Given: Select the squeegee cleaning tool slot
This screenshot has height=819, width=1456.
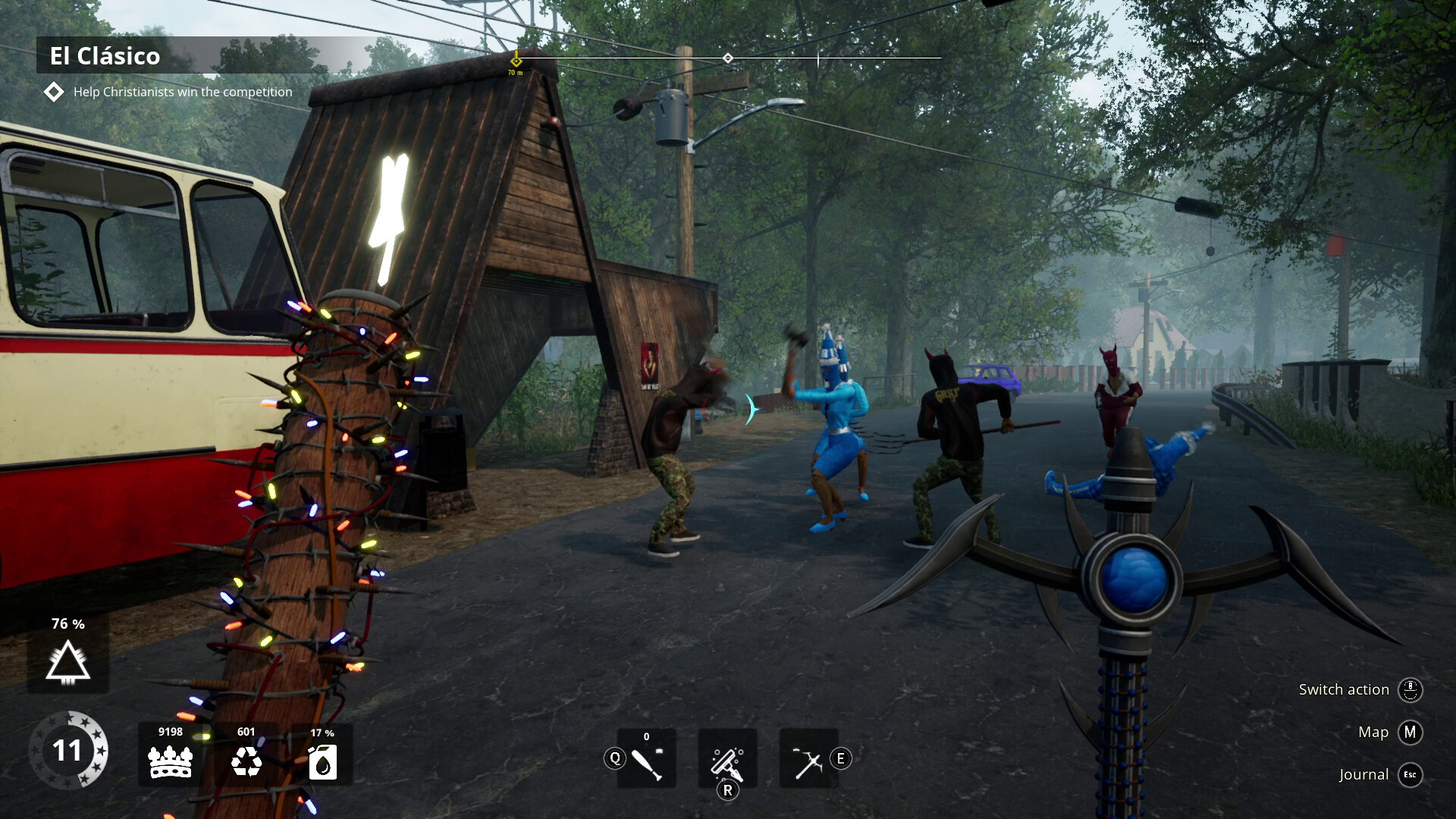Looking at the screenshot, I should pos(727,759).
